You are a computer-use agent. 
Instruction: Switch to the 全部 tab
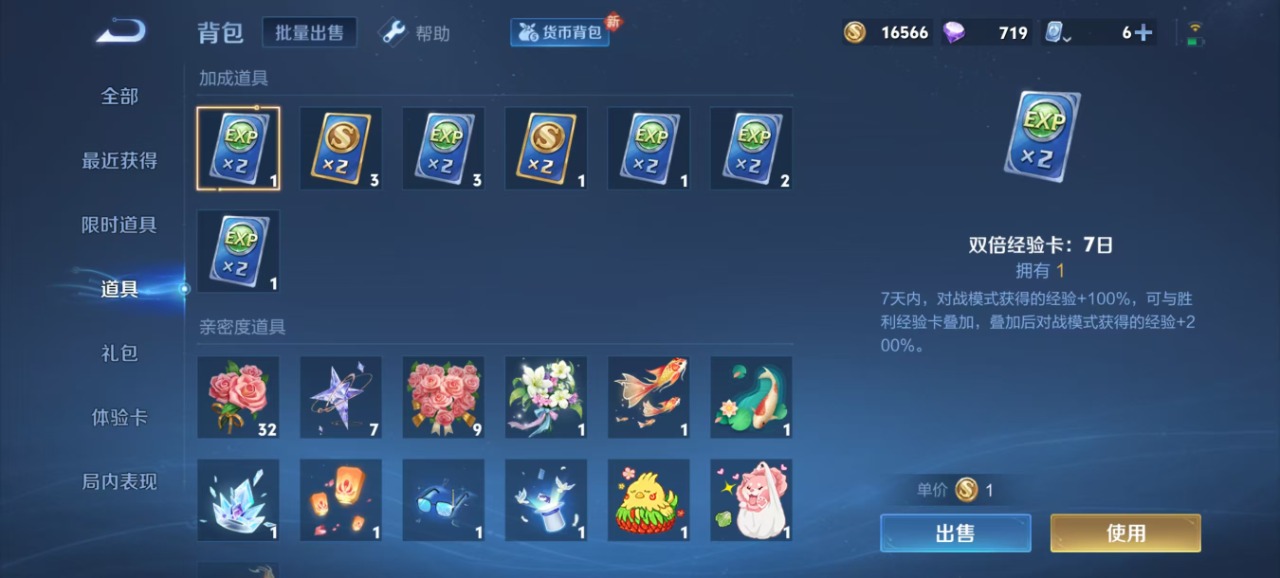point(119,96)
